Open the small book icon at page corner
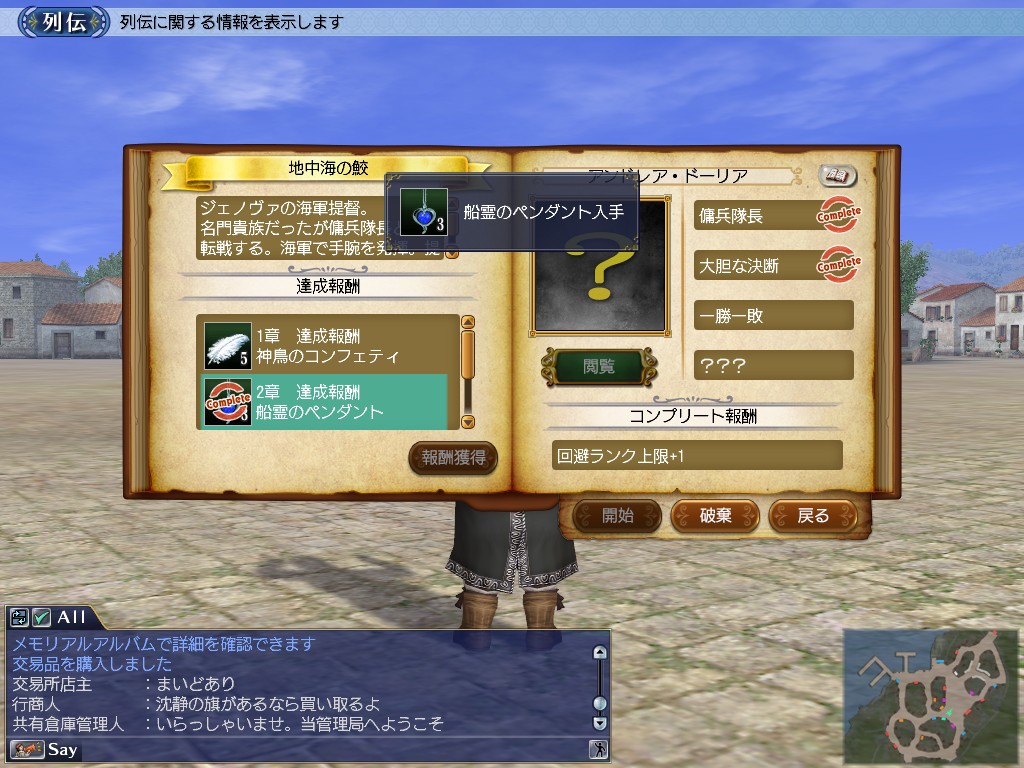The width and height of the screenshot is (1024, 768). [x=838, y=175]
